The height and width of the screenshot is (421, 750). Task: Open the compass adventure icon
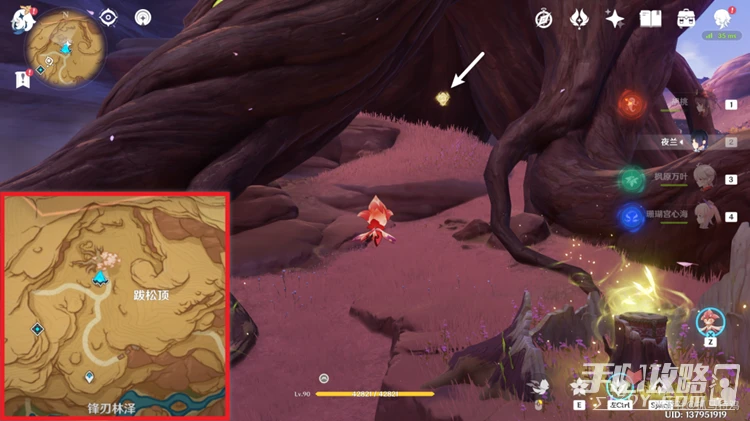pos(544,19)
